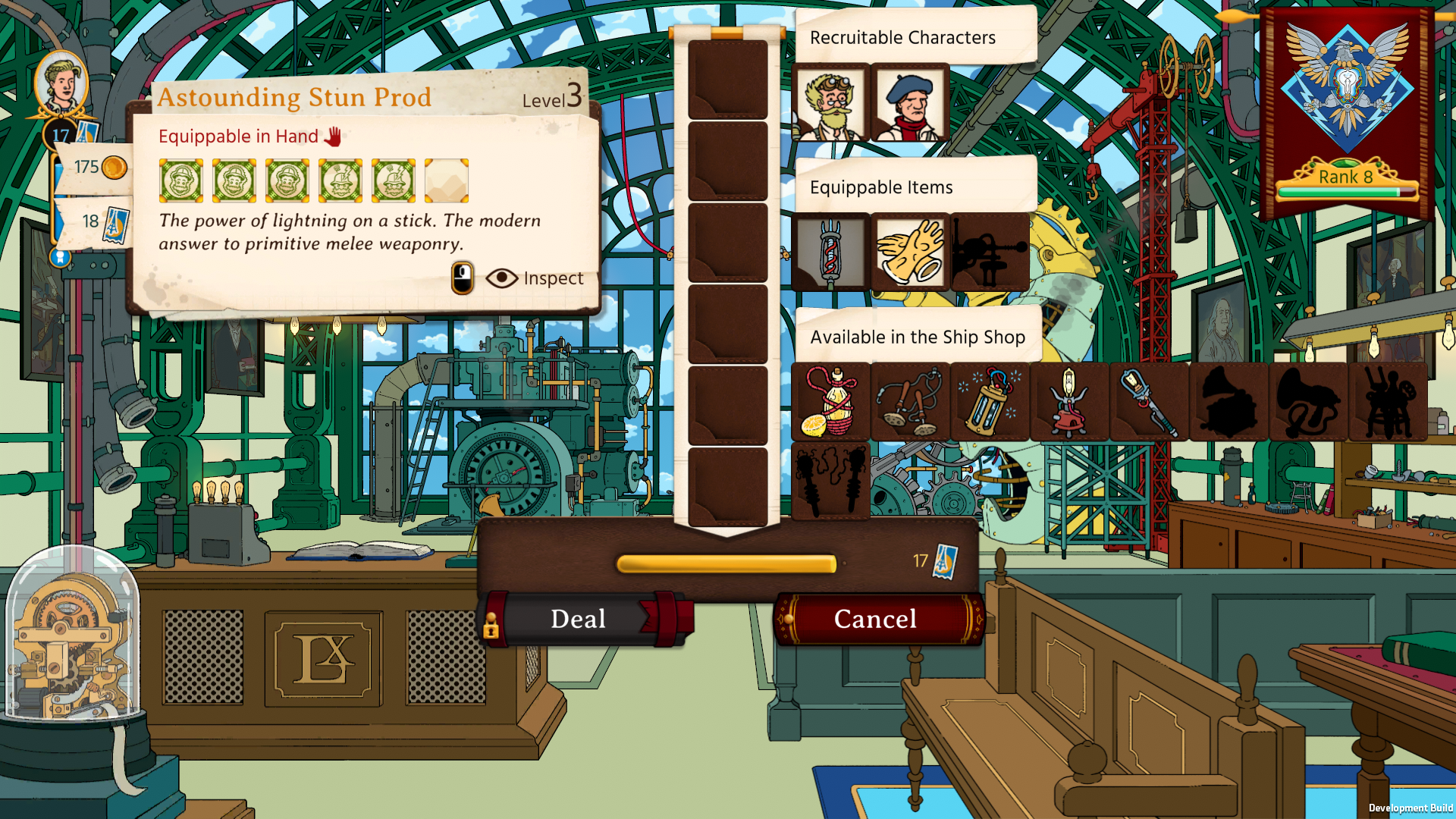Choose the defibrillator paddles shop item

point(910,402)
